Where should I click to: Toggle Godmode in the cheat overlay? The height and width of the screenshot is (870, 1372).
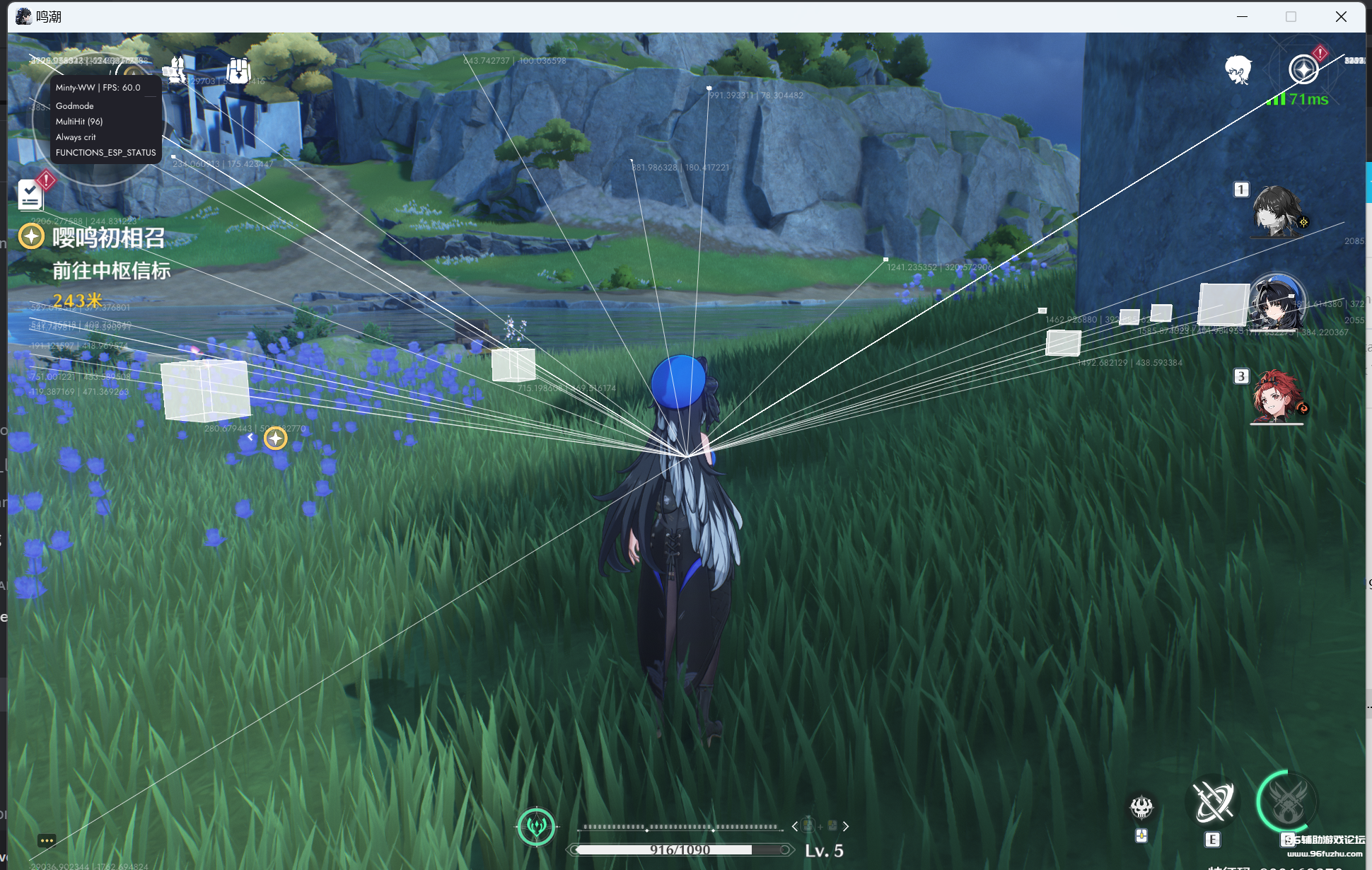pyautogui.click(x=74, y=105)
